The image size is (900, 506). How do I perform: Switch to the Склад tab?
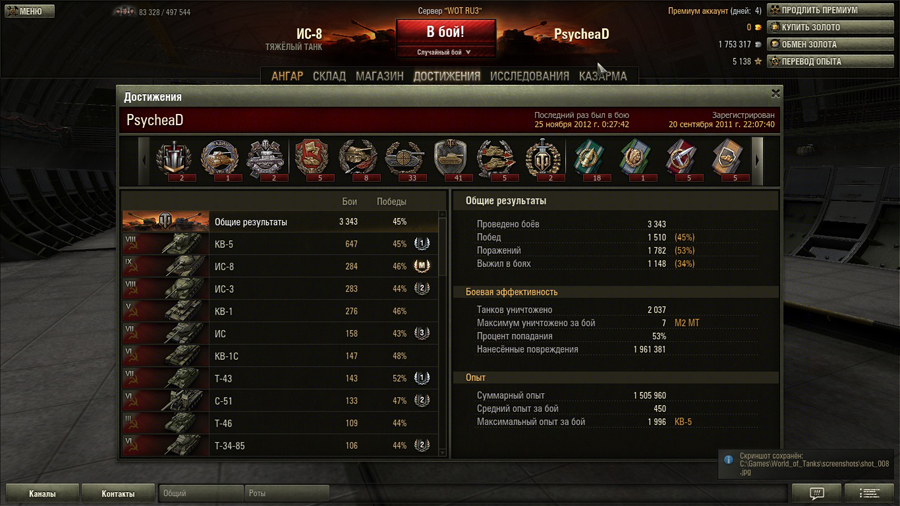pyautogui.click(x=329, y=76)
